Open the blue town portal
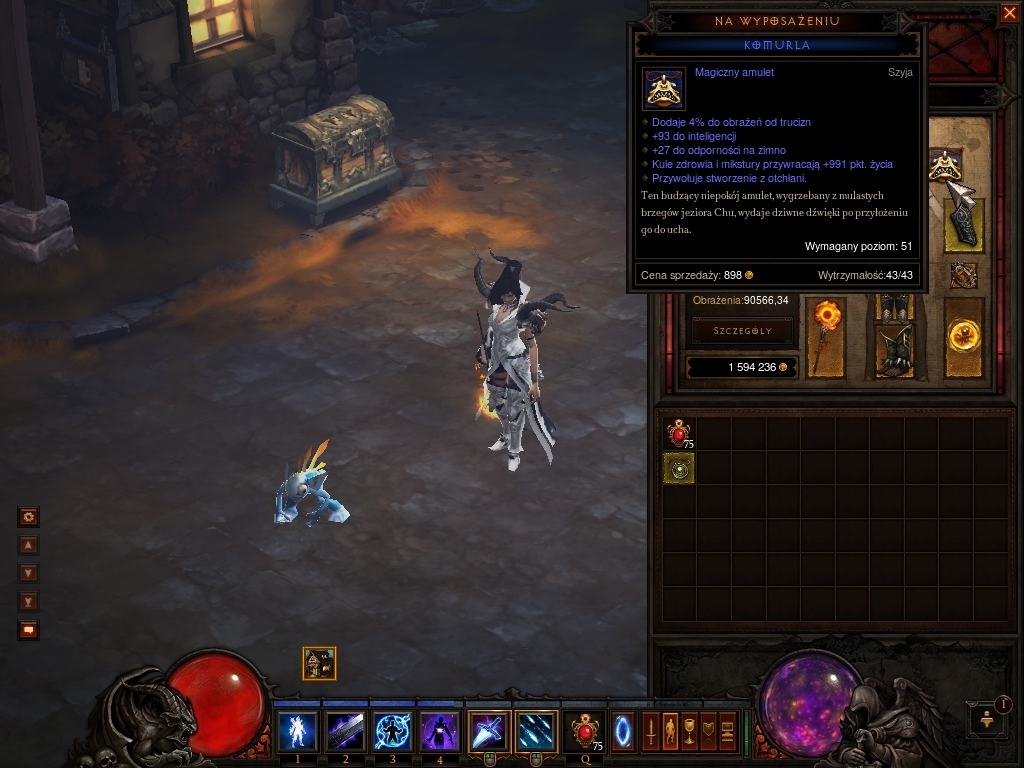The height and width of the screenshot is (768, 1024). (623, 731)
